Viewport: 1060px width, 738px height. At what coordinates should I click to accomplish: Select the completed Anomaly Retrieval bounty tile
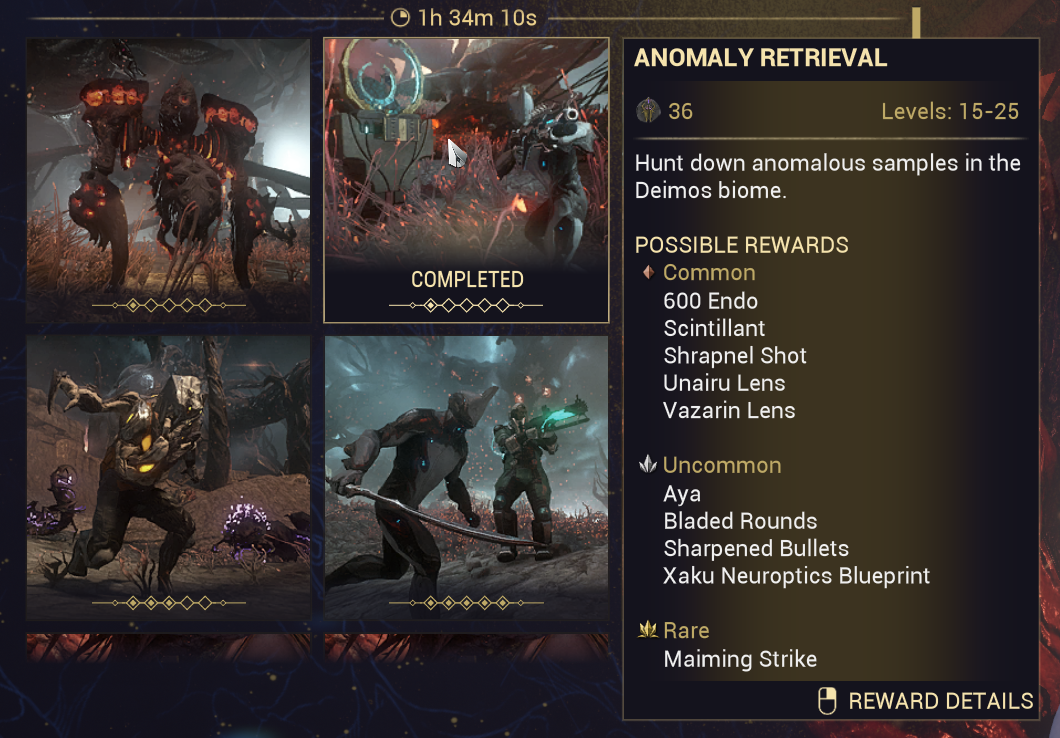click(466, 180)
